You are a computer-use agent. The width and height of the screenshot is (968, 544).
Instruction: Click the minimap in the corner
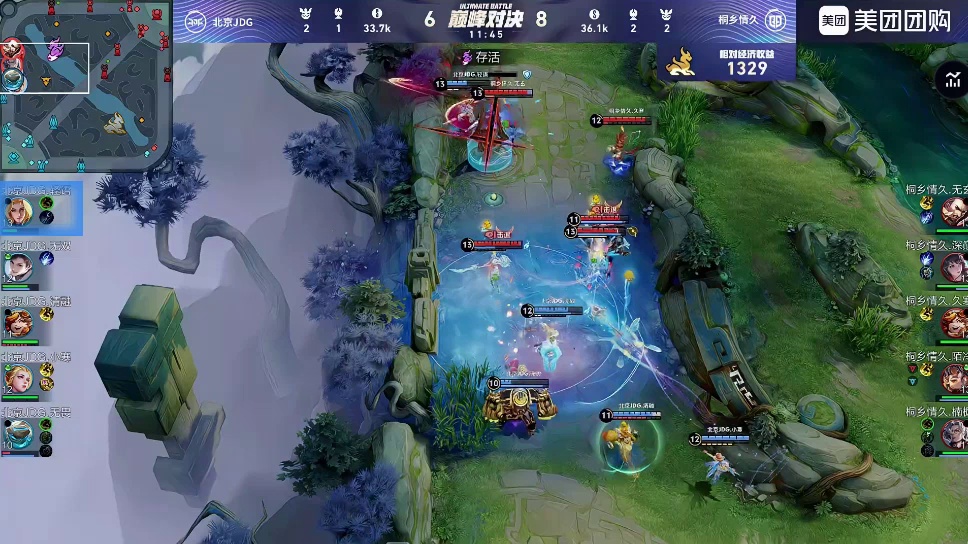point(86,86)
